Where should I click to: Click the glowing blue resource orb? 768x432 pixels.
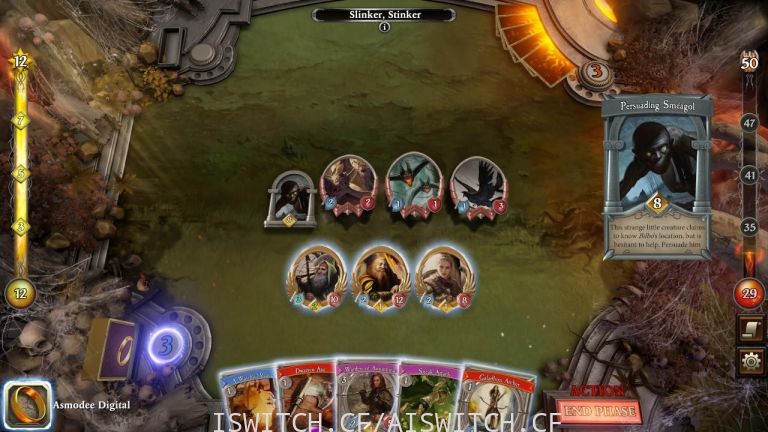pos(165,345)
